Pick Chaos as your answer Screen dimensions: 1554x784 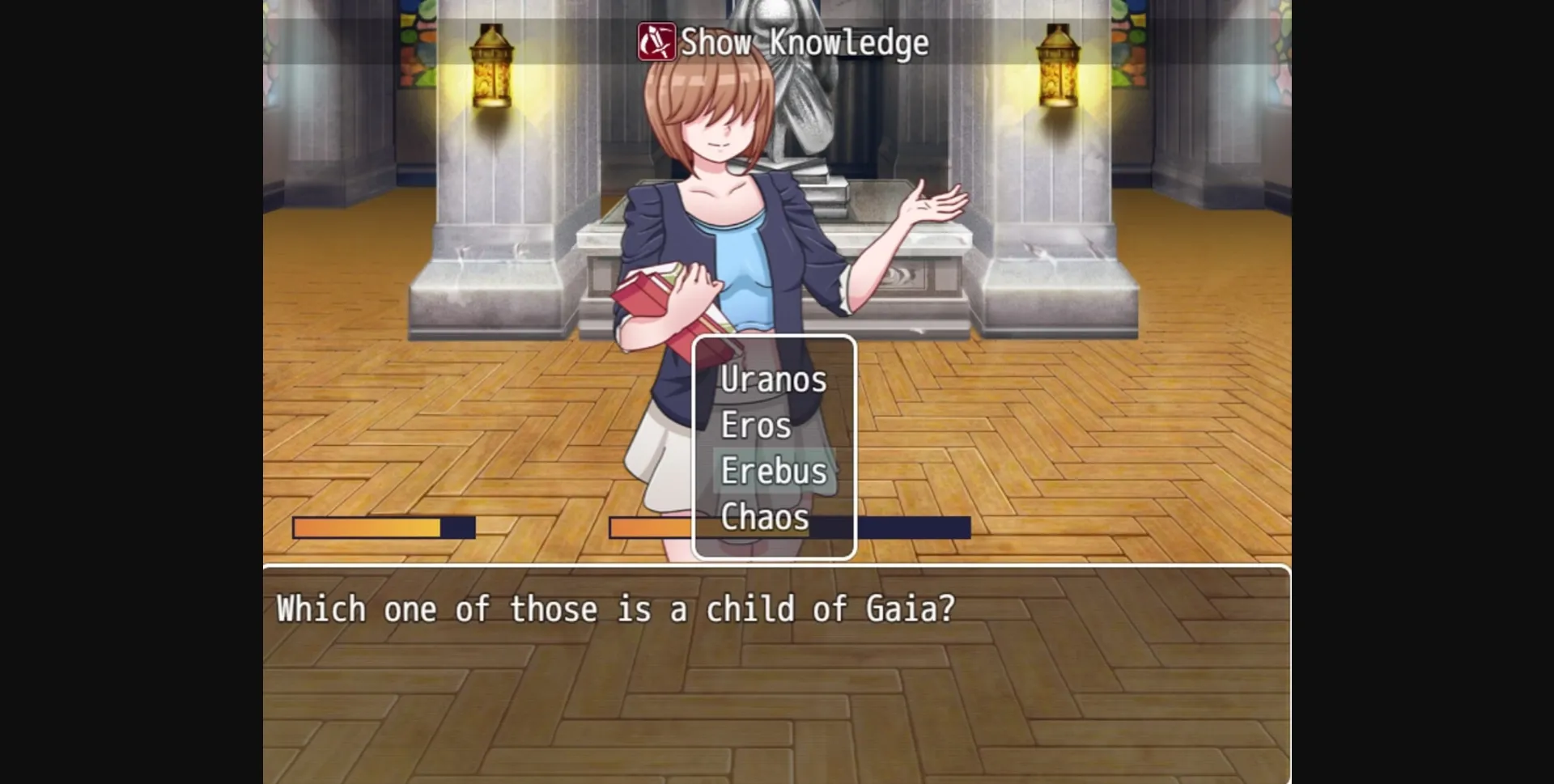[763, 517]
